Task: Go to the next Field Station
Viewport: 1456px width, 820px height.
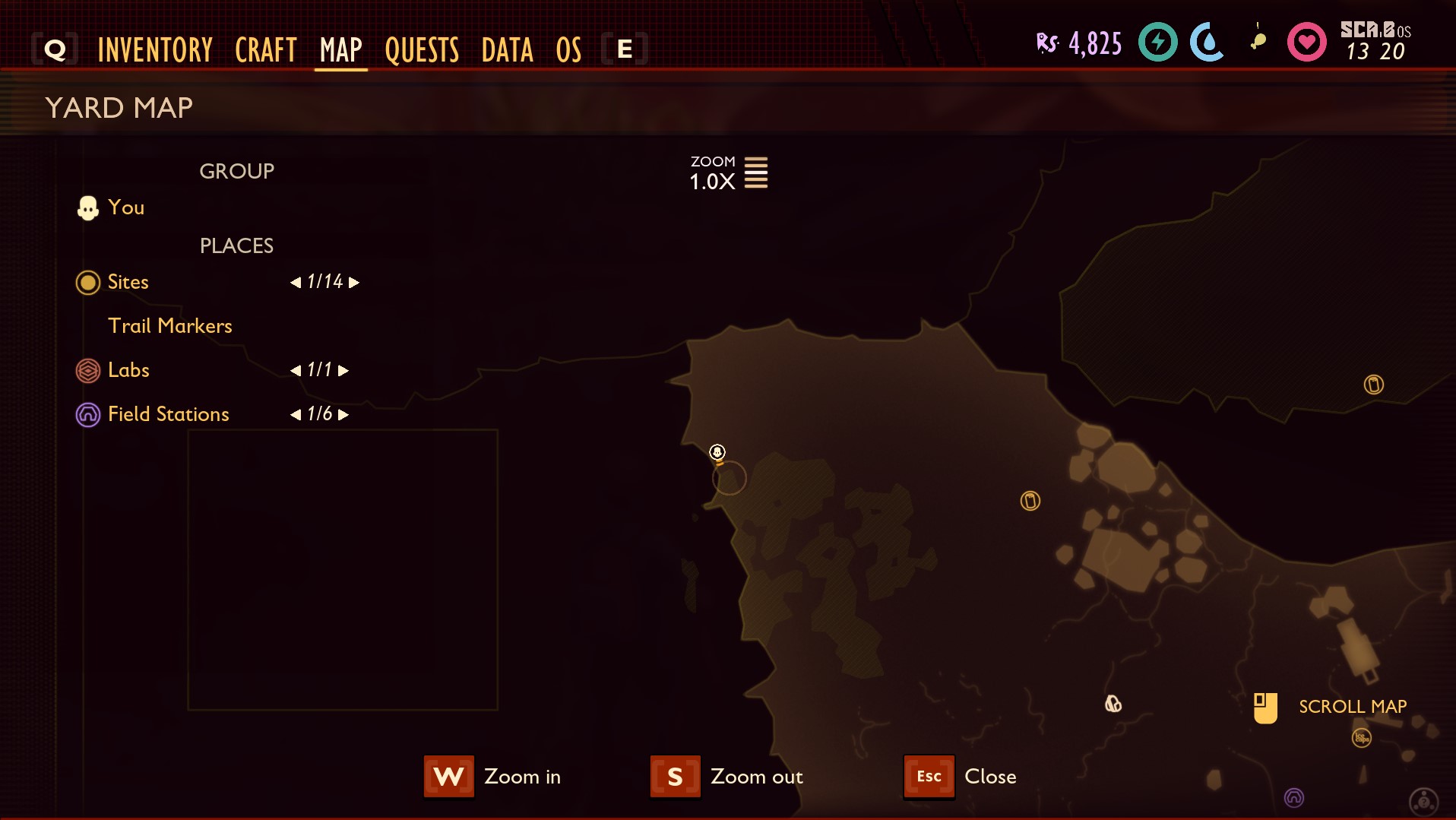Action: pyautogui.click(x=343, y=415)
